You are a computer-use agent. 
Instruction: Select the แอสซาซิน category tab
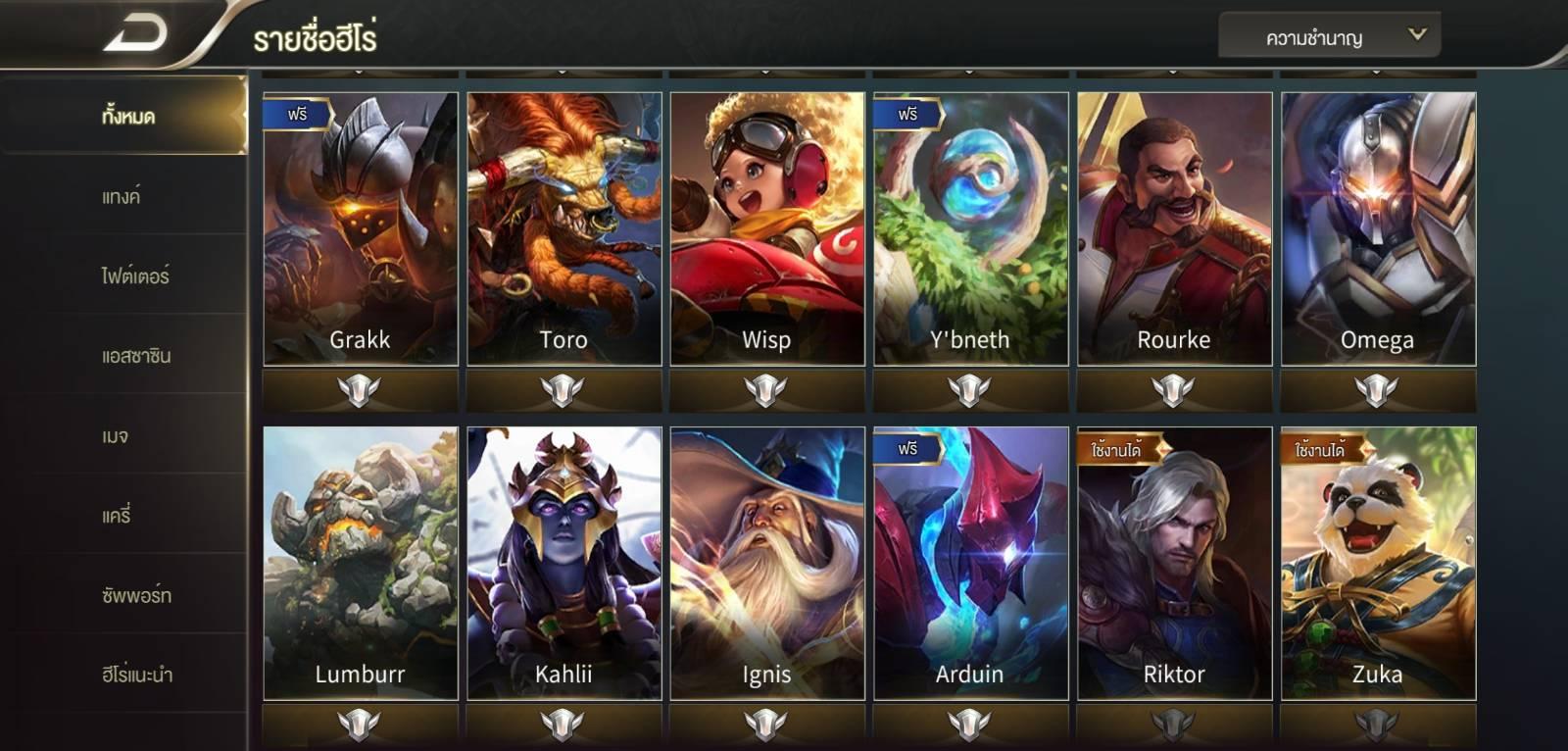point(135,356)
